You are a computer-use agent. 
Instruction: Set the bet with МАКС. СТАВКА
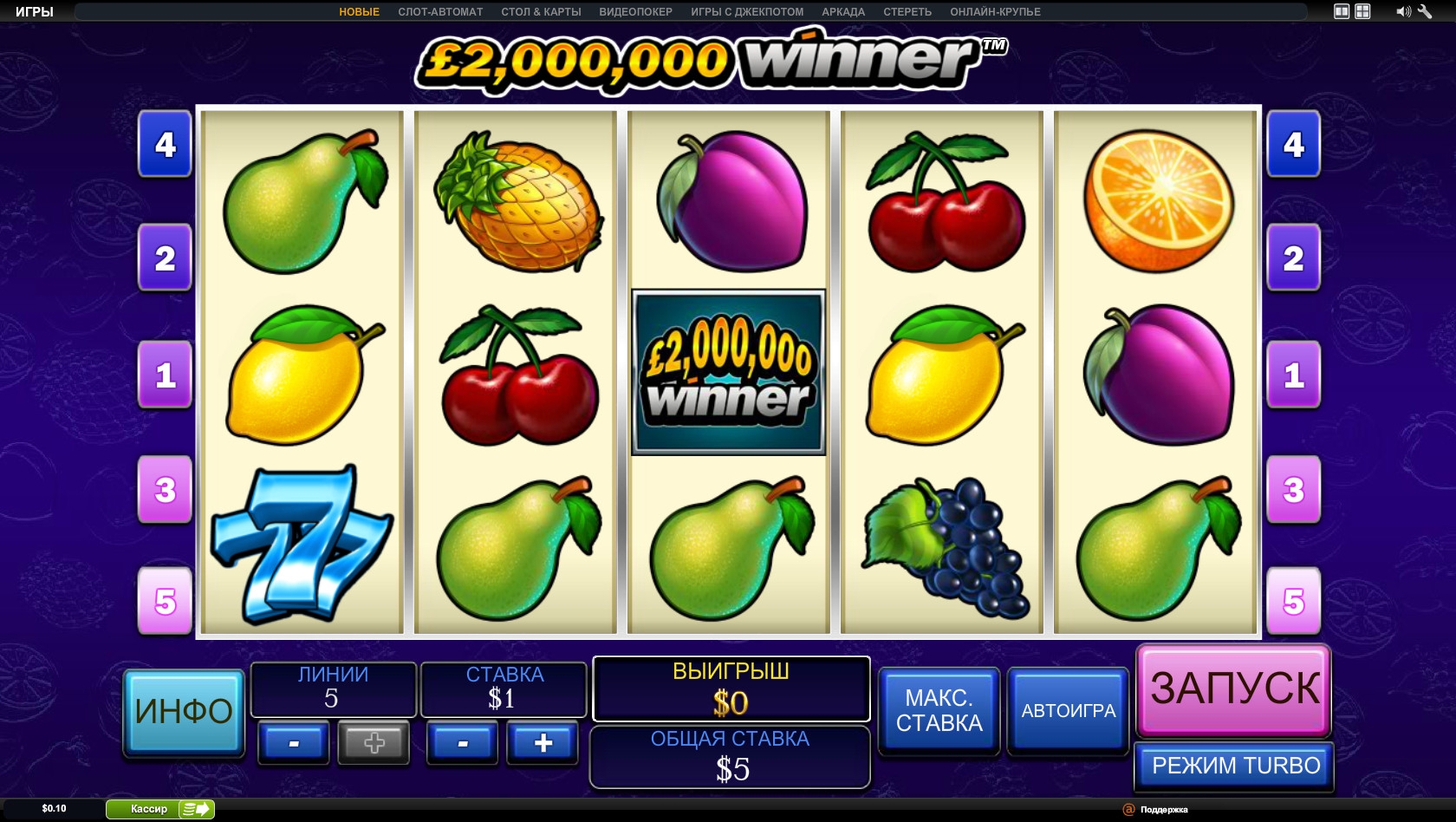[x=939, y=710]
